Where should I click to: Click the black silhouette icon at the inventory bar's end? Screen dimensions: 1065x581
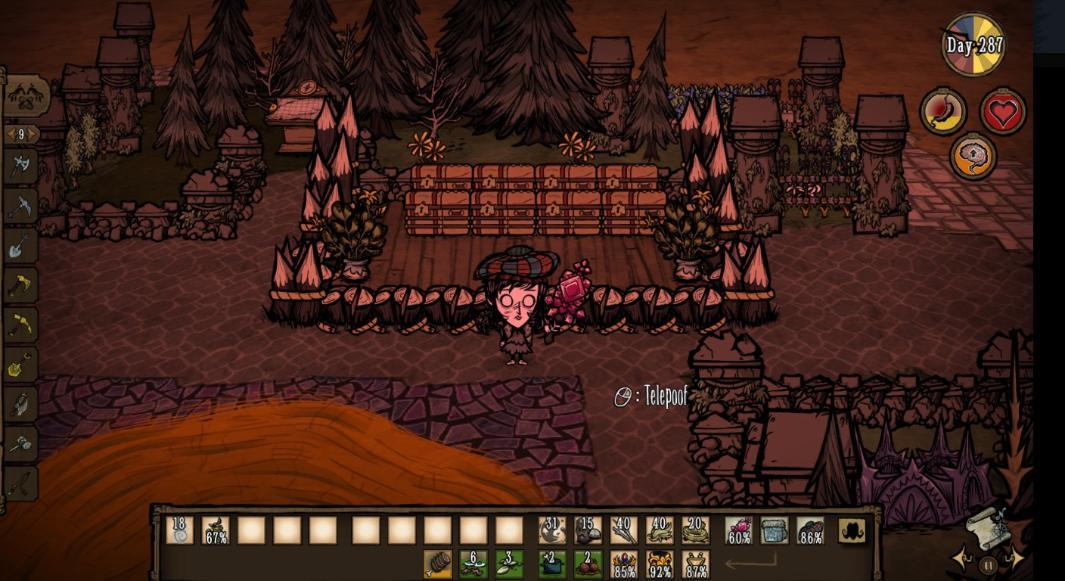[x=852, y=530]
